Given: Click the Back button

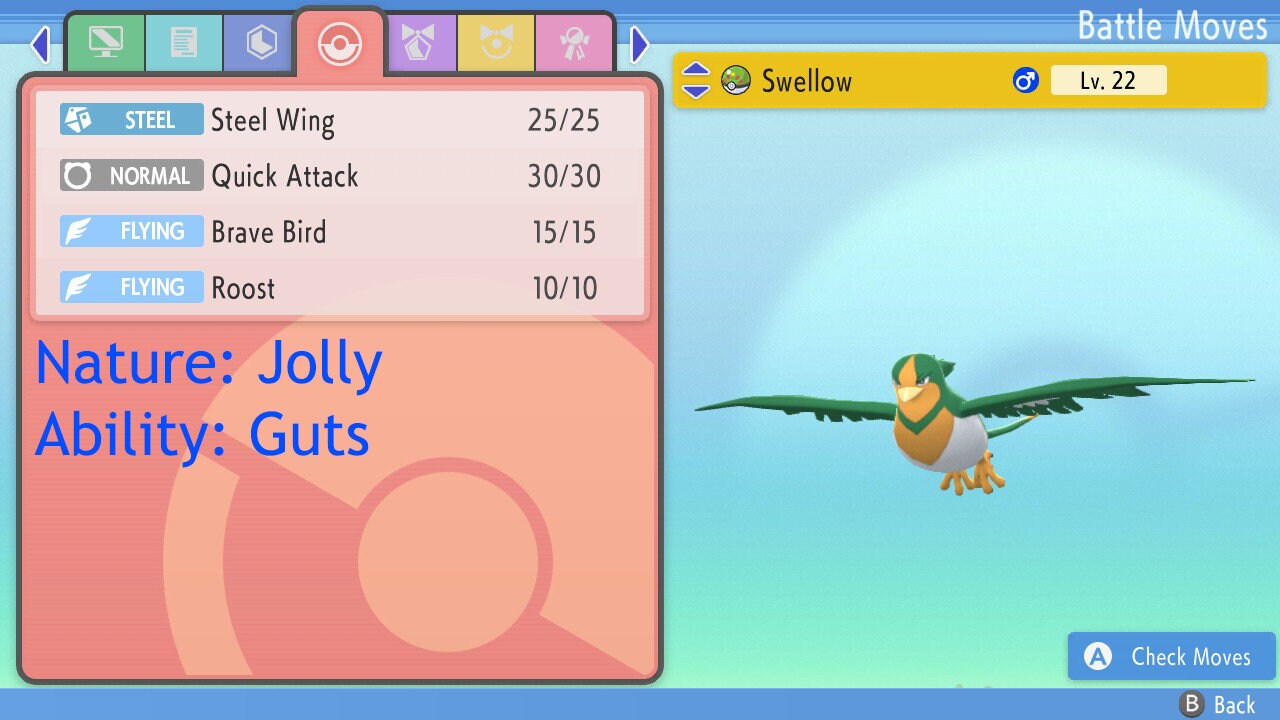Looking at the screenshot, I should tap(1216, 704).
